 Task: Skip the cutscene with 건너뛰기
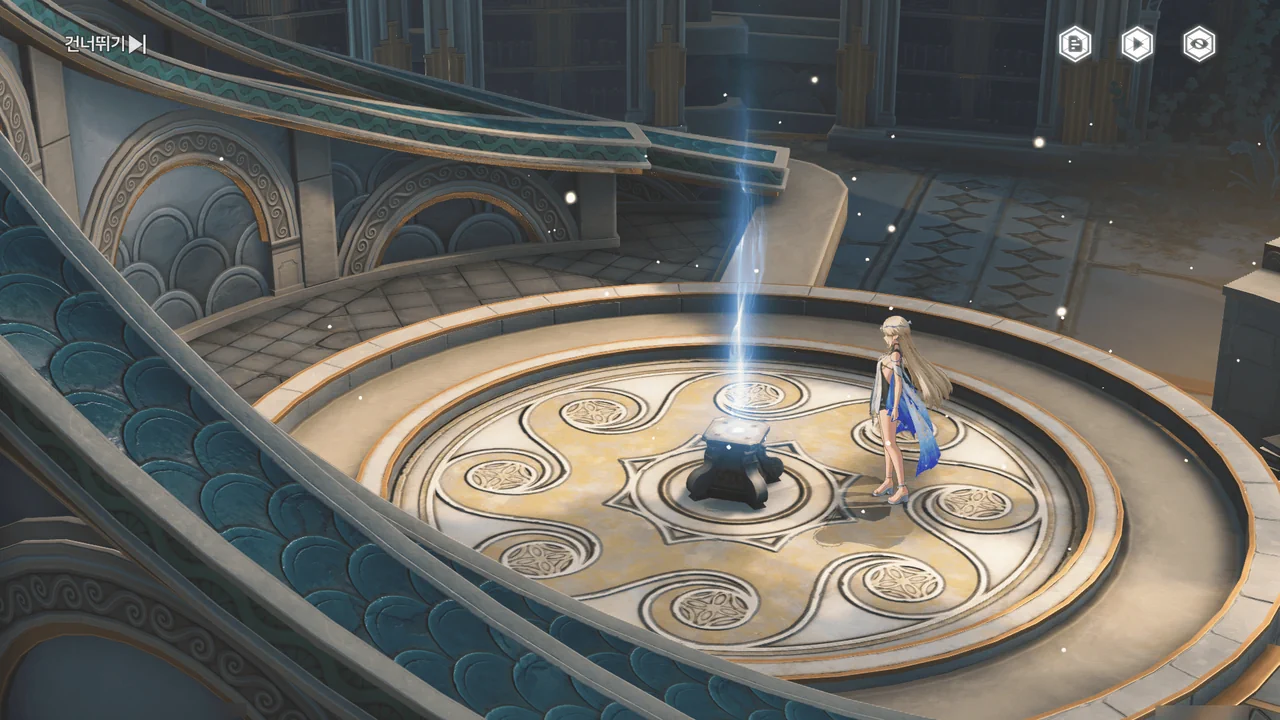[x=105, y=43]
